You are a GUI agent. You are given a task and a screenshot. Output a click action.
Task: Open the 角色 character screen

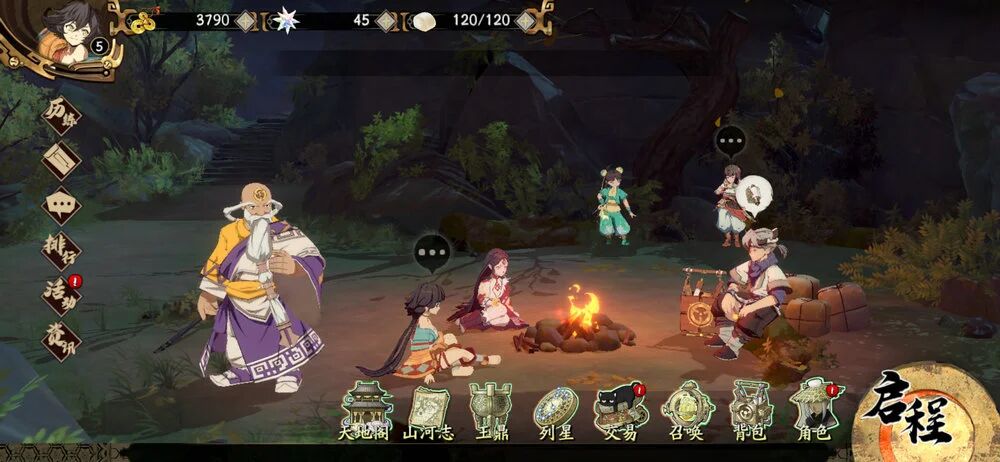tap(815, 410)
